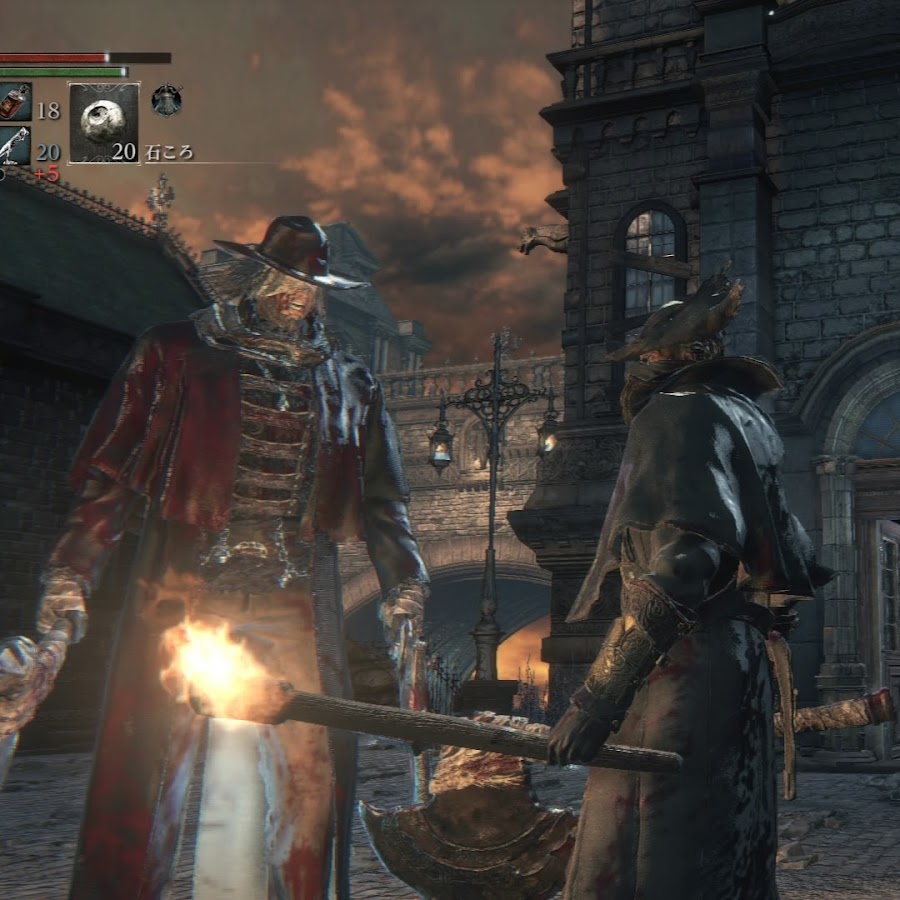The image size is (900, 900).
Task: Click the bell status icon
Action: coord(166,99)
